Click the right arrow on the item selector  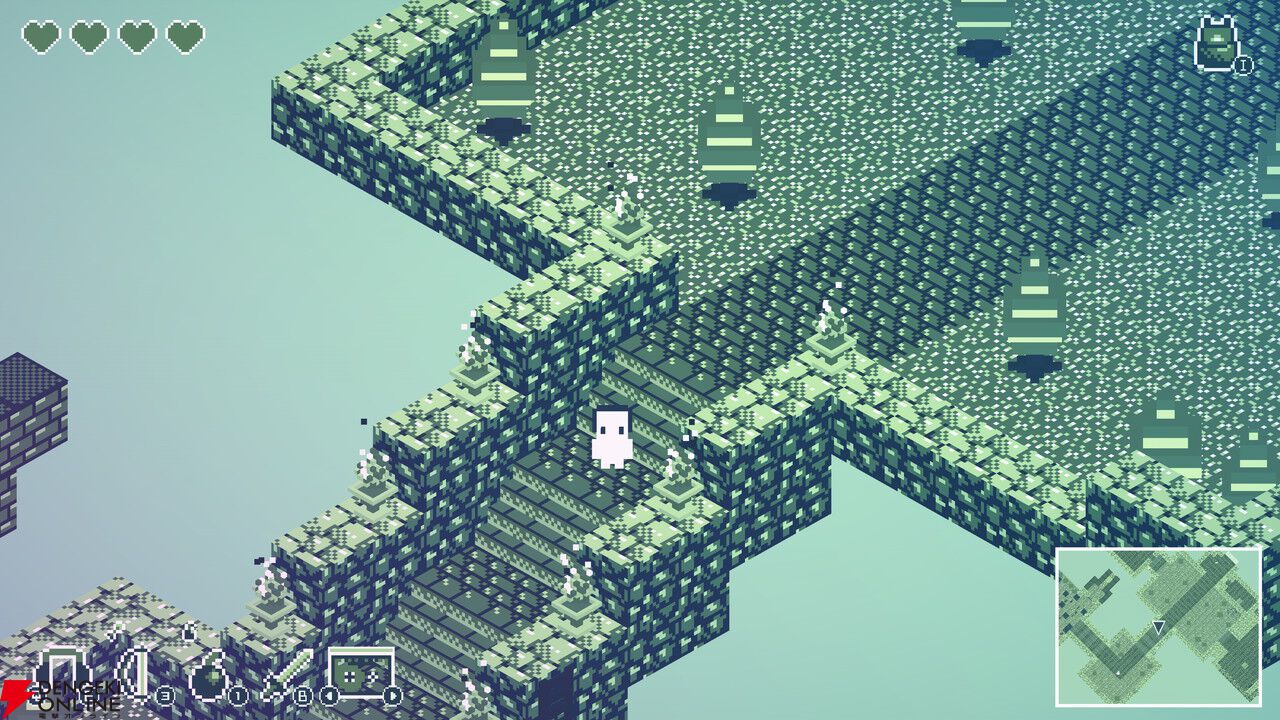click(x=392, y=694)
